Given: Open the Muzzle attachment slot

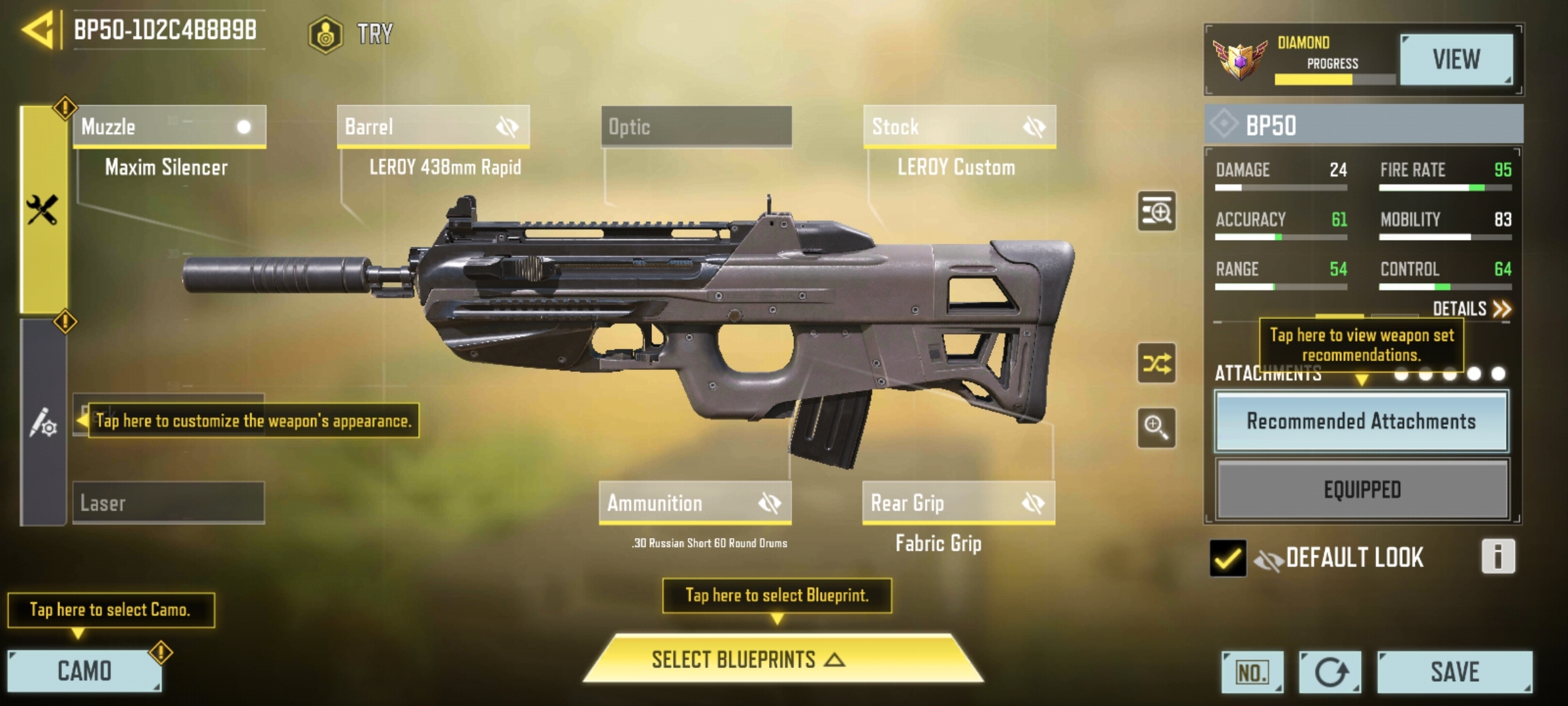Looking at the screenshot, I should 169,126.
